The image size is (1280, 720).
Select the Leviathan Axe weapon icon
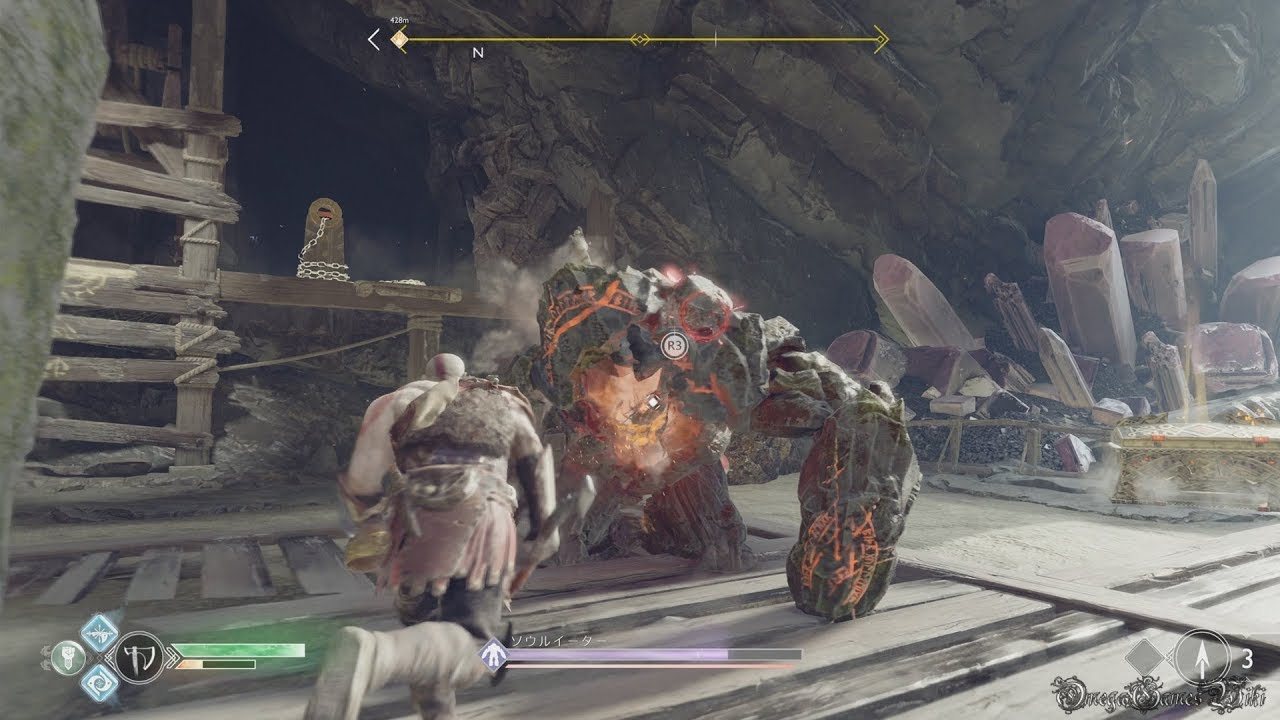click(x=139, y=656)
